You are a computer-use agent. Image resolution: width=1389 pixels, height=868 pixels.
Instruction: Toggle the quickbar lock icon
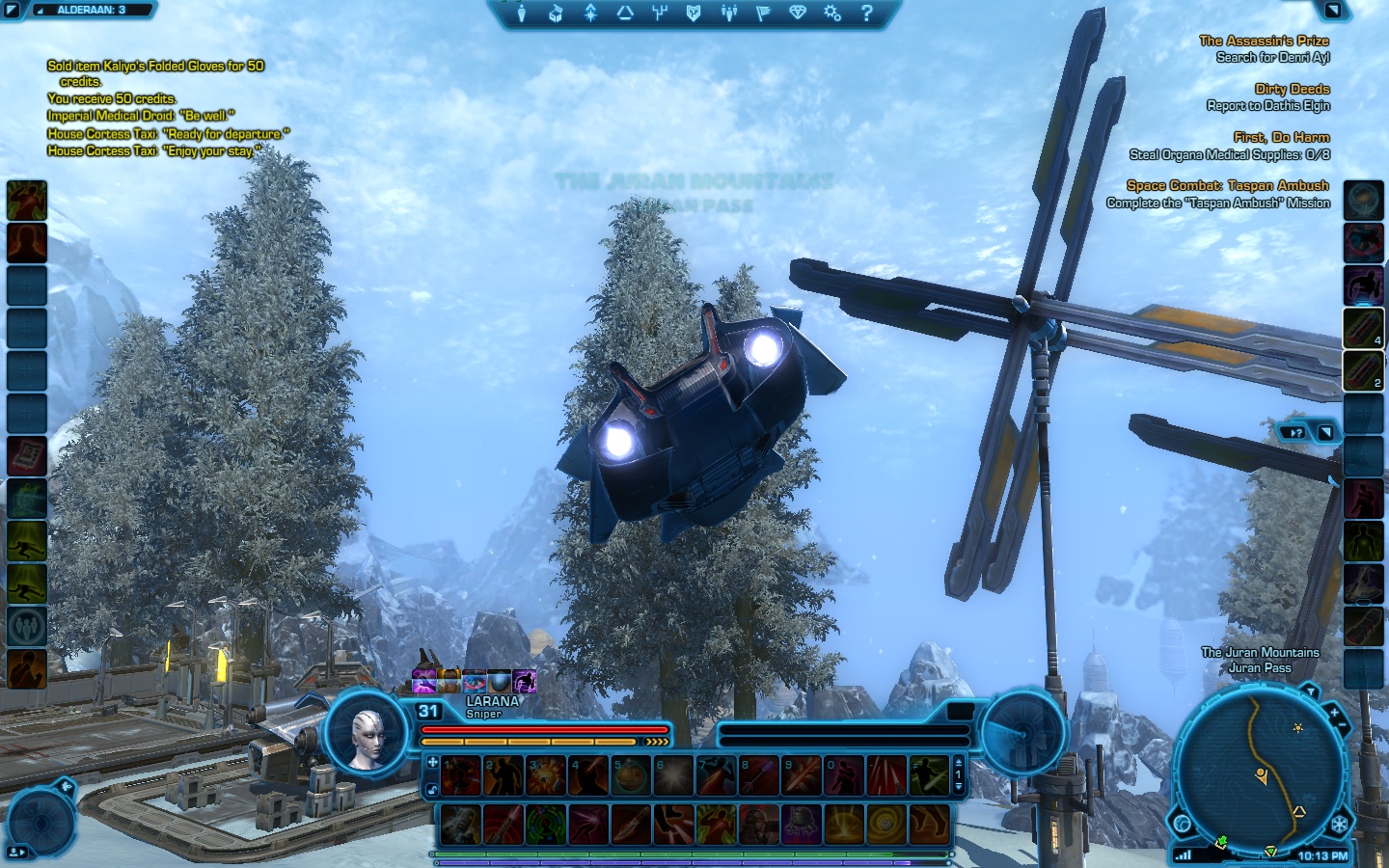click(433, 789)
